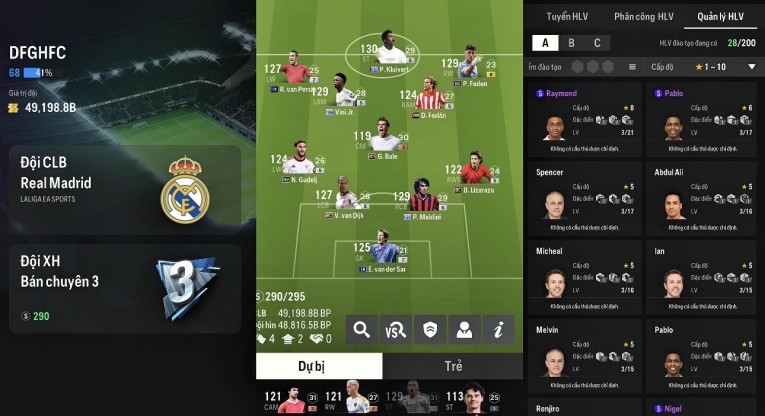Switch to the Trẻ youth tab
Viewport: 765px width, 416px height.
[452, 366]
